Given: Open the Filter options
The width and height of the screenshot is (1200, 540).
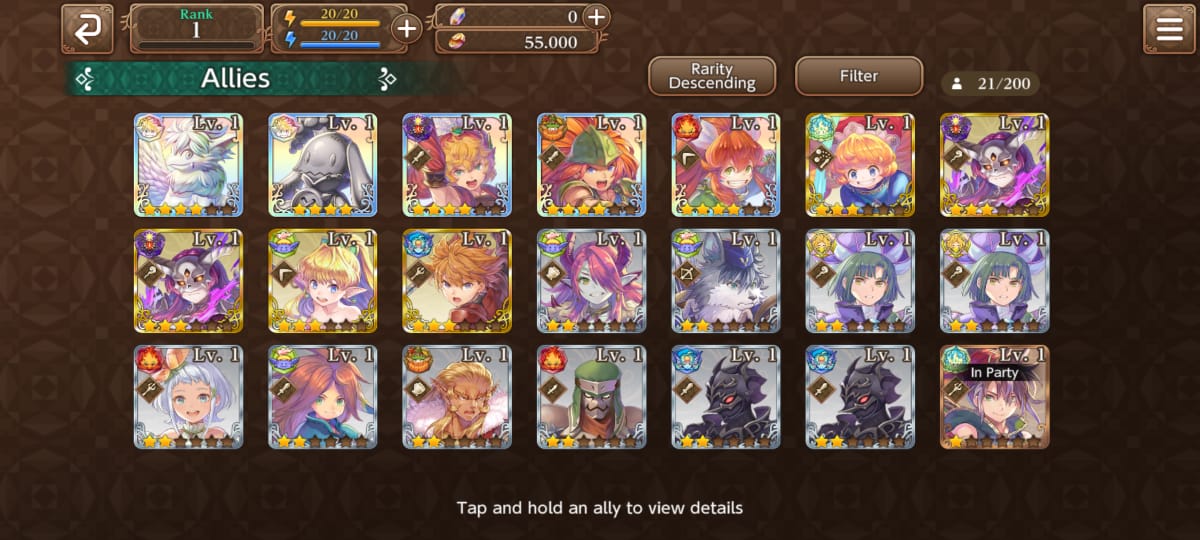Looking at the screenshot, I should (x=858, y=76).
